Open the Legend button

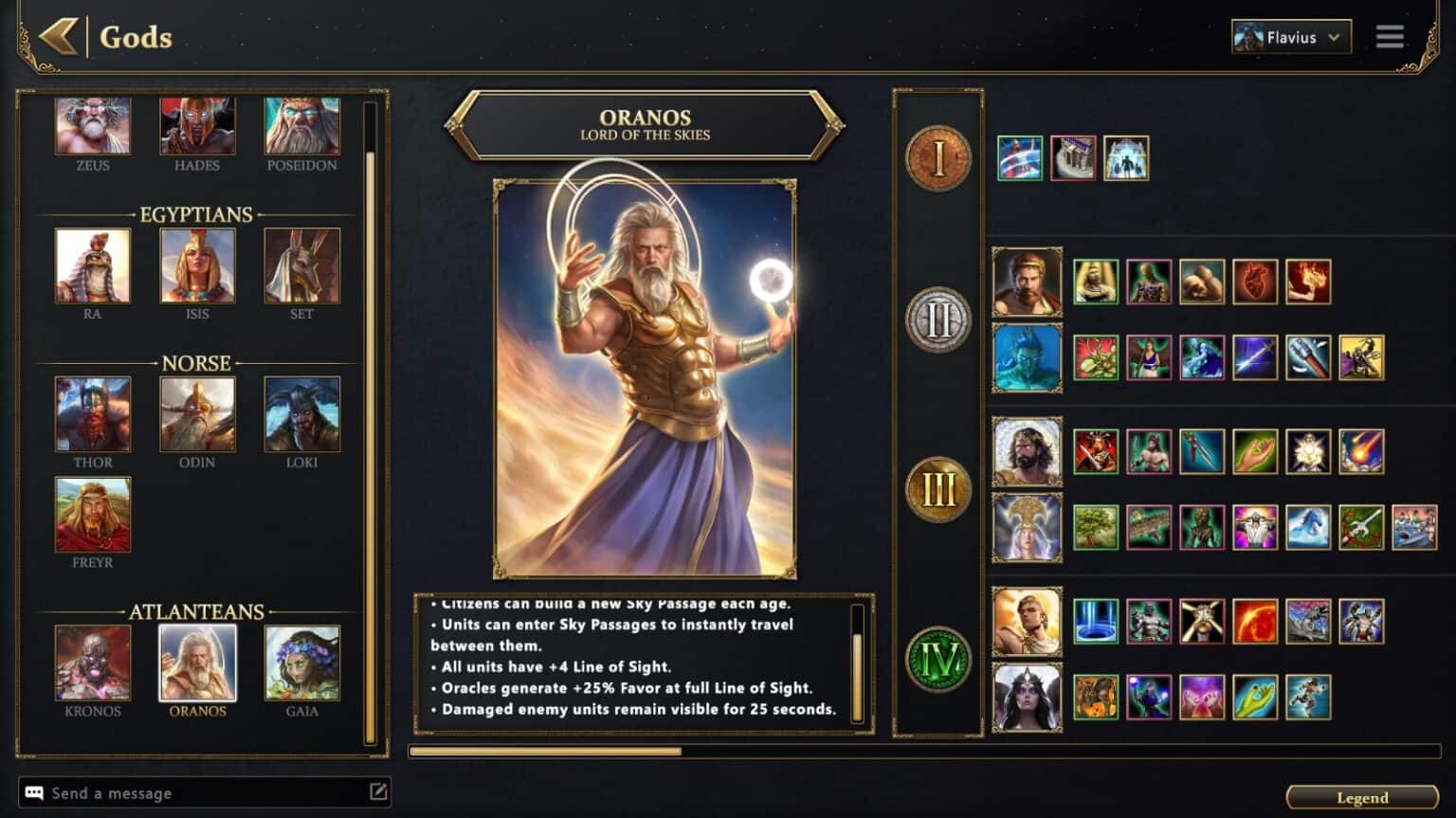click(1361, 797)
